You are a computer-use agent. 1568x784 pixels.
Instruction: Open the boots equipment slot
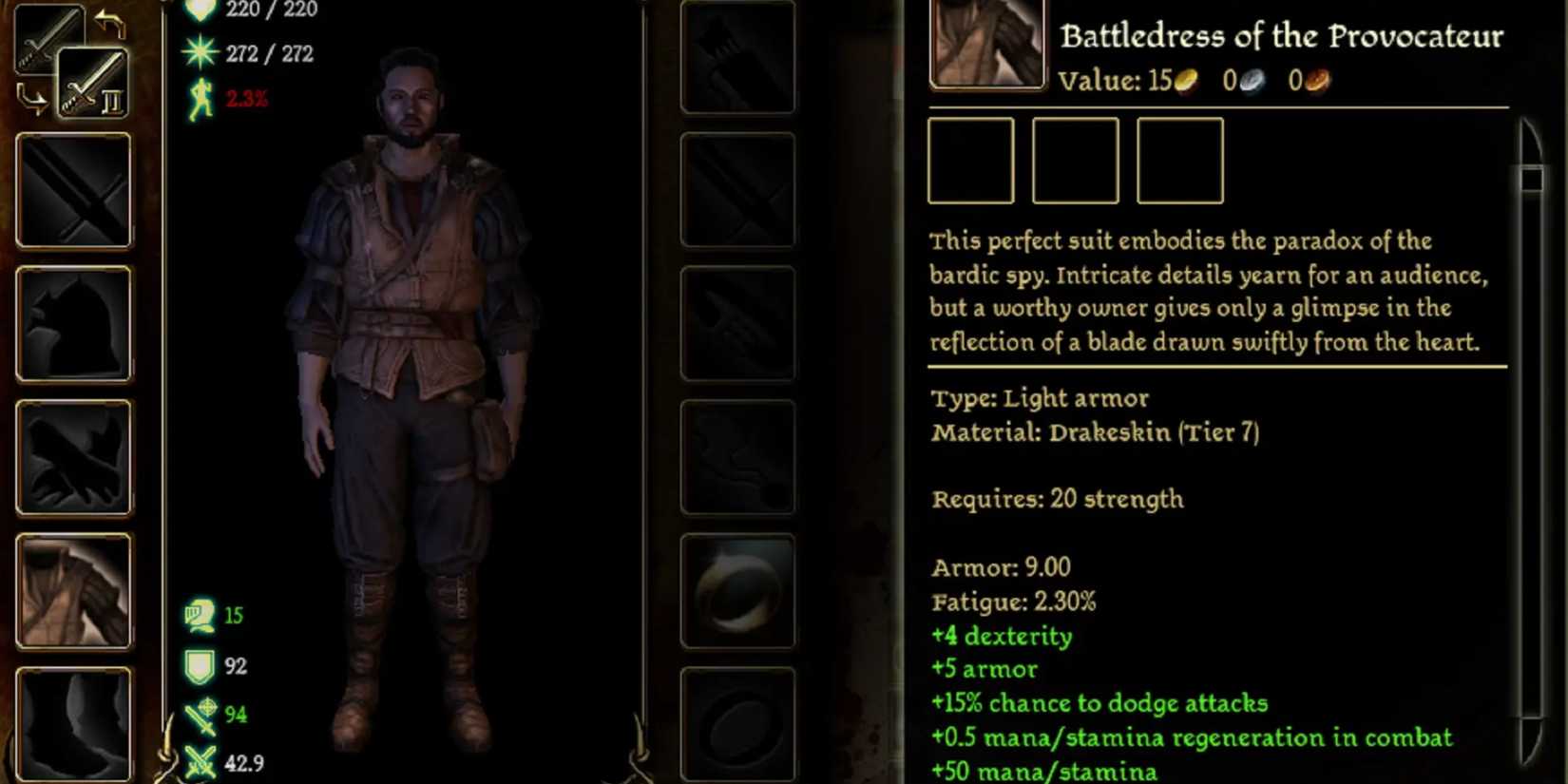tap(74, 724)
